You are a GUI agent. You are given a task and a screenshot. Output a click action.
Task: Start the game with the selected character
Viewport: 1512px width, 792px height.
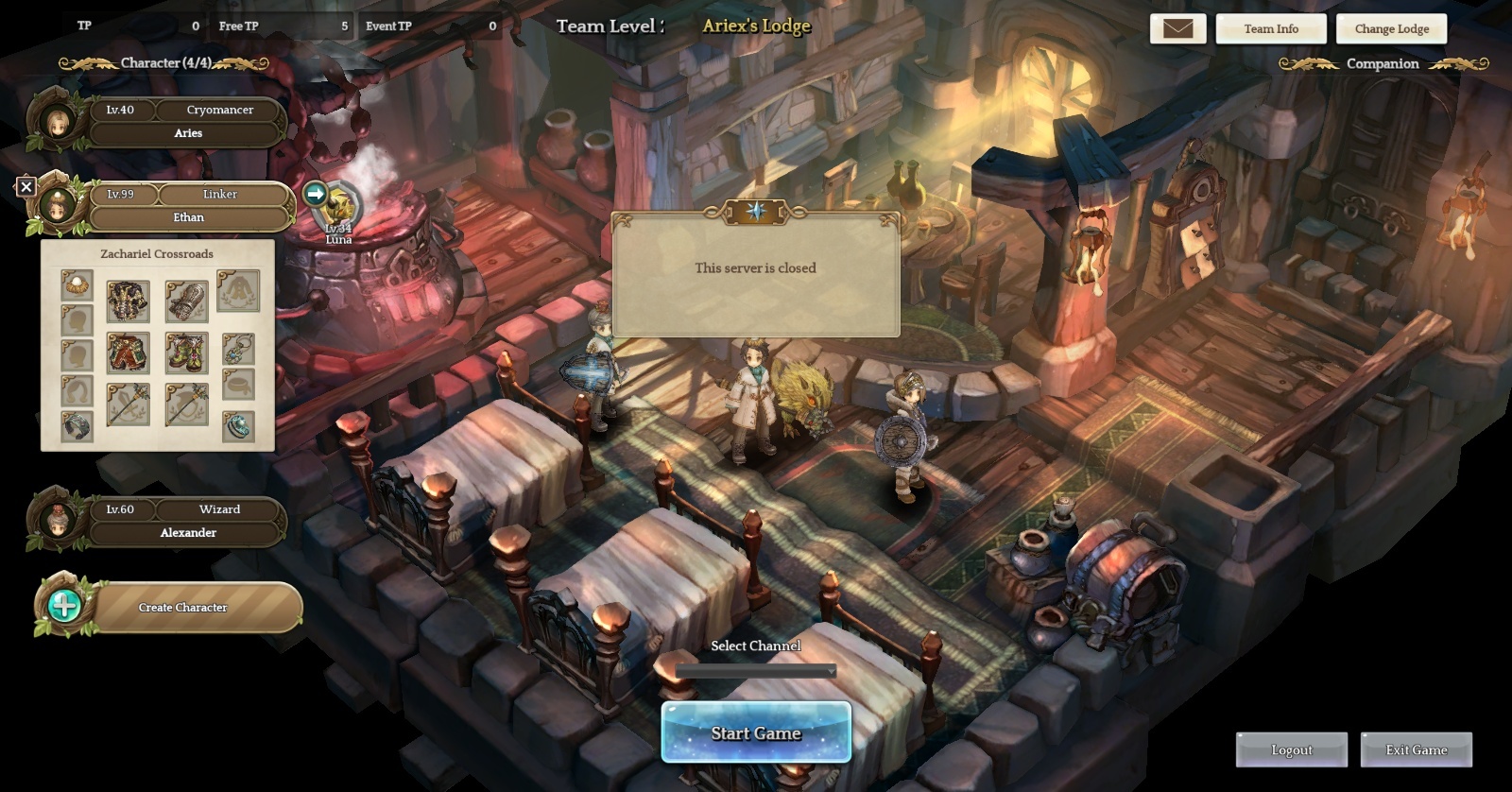click(756, 732)
